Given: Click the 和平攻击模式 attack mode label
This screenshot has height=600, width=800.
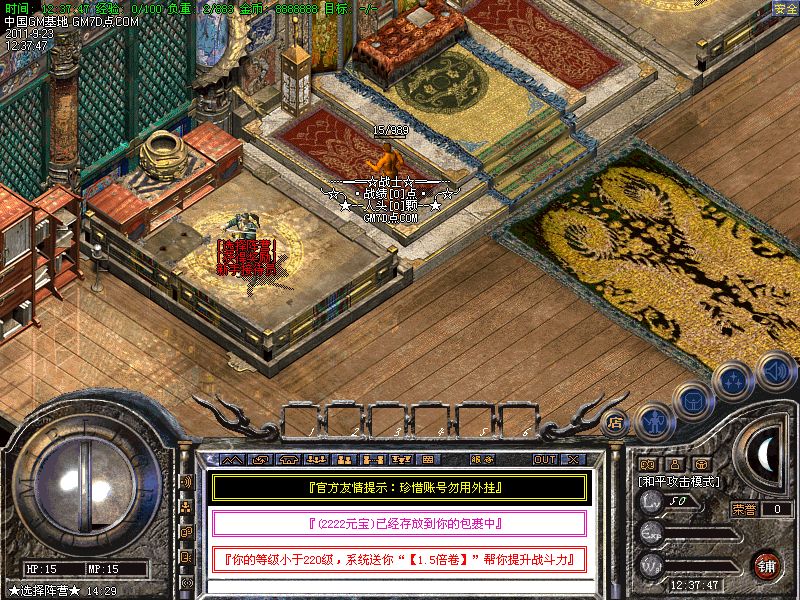Looking at the screenshot, I should 680,481.
